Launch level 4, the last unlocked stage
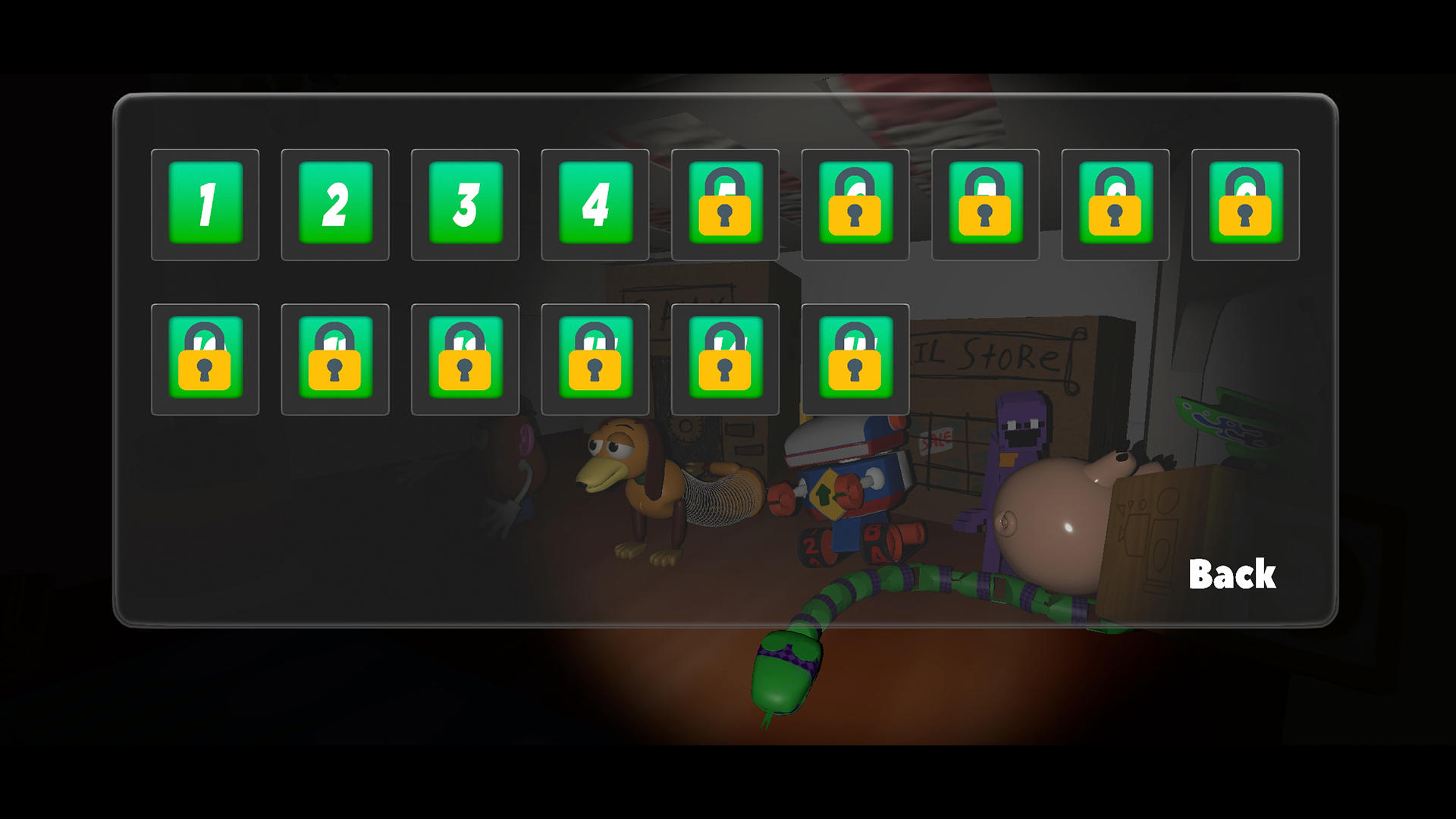The image size is (1456, 819). point(595,203)
